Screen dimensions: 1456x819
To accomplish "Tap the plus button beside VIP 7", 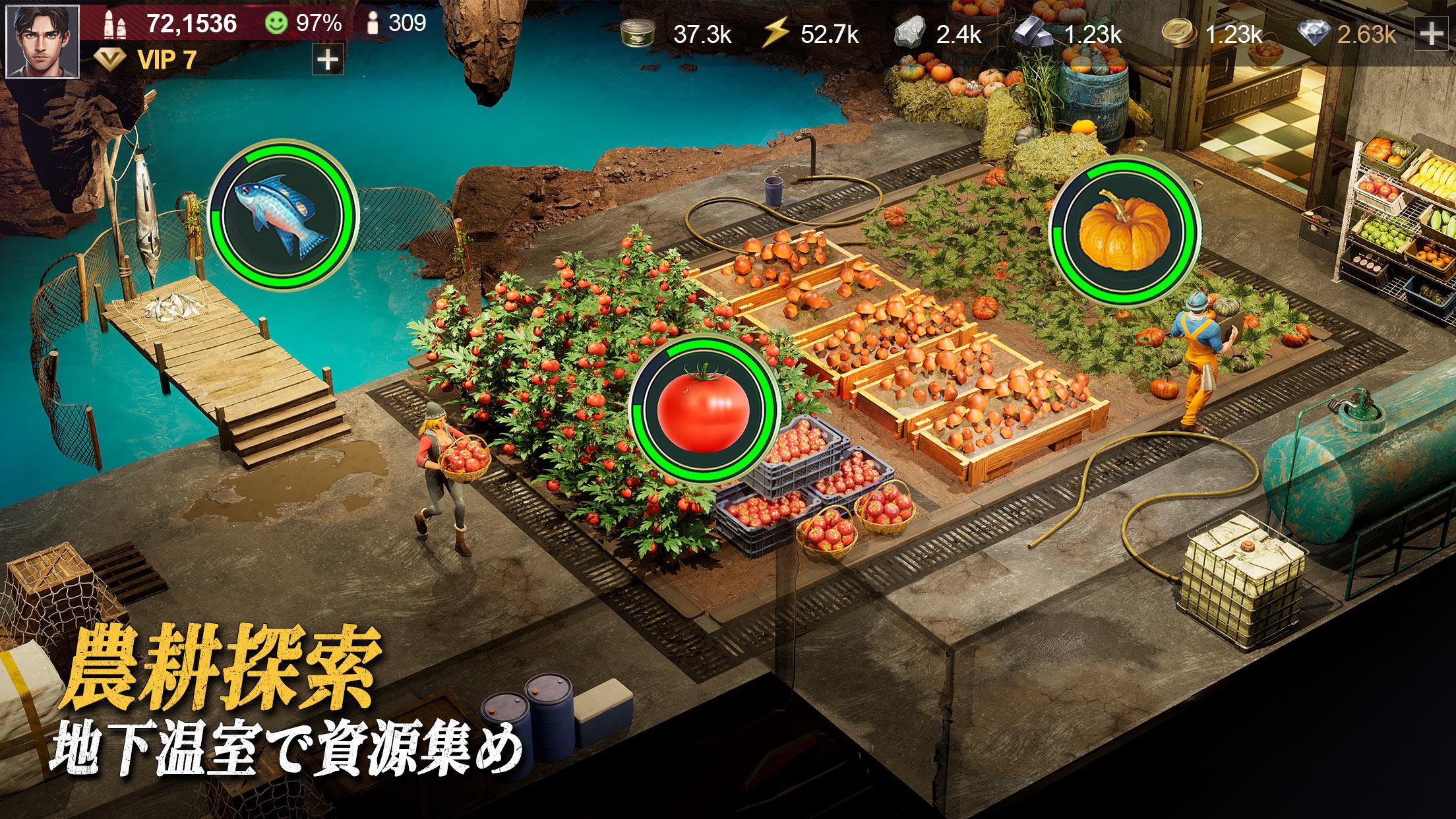I will tap(327, 61).
